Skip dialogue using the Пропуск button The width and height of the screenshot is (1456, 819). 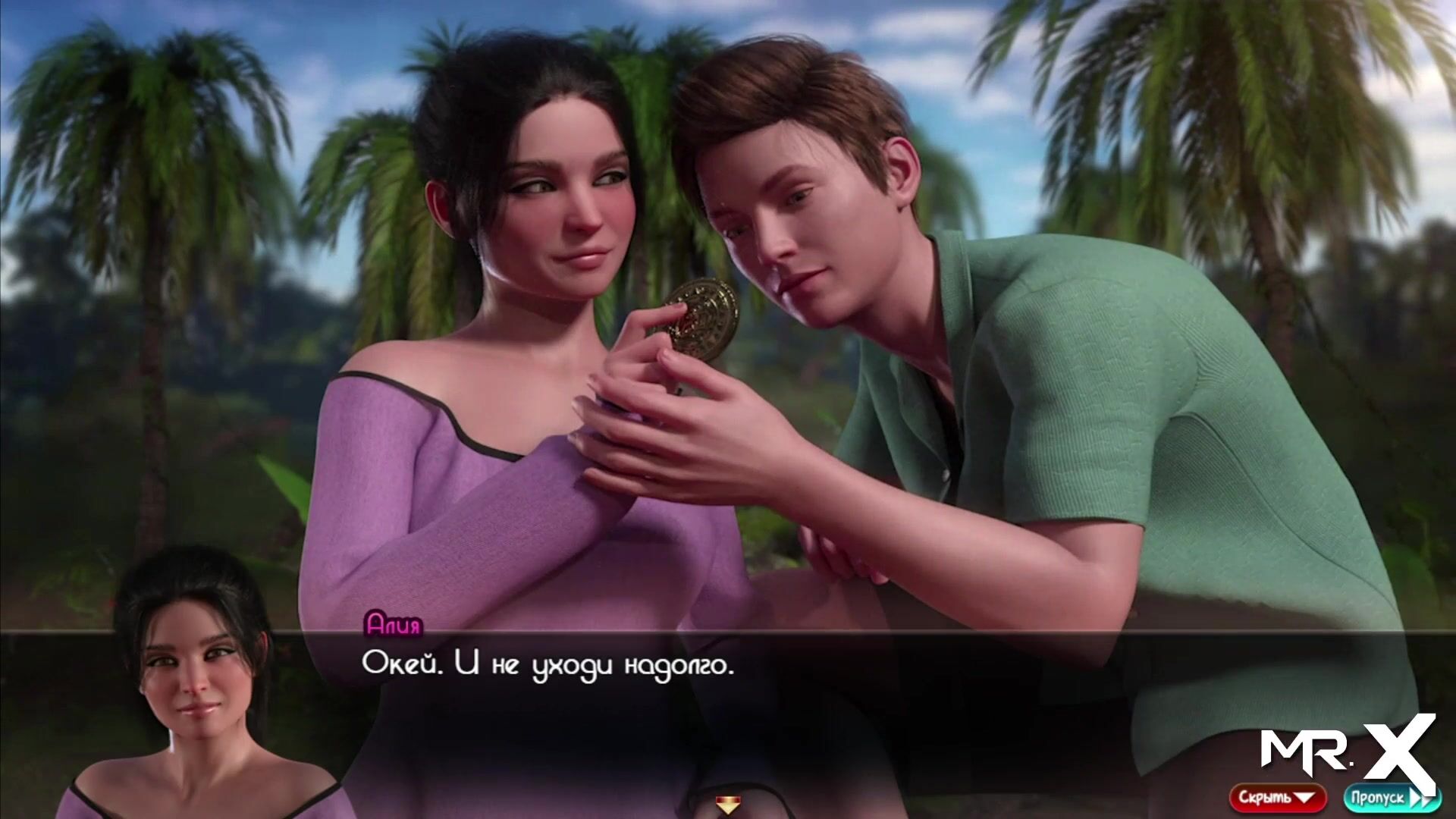1381,798
